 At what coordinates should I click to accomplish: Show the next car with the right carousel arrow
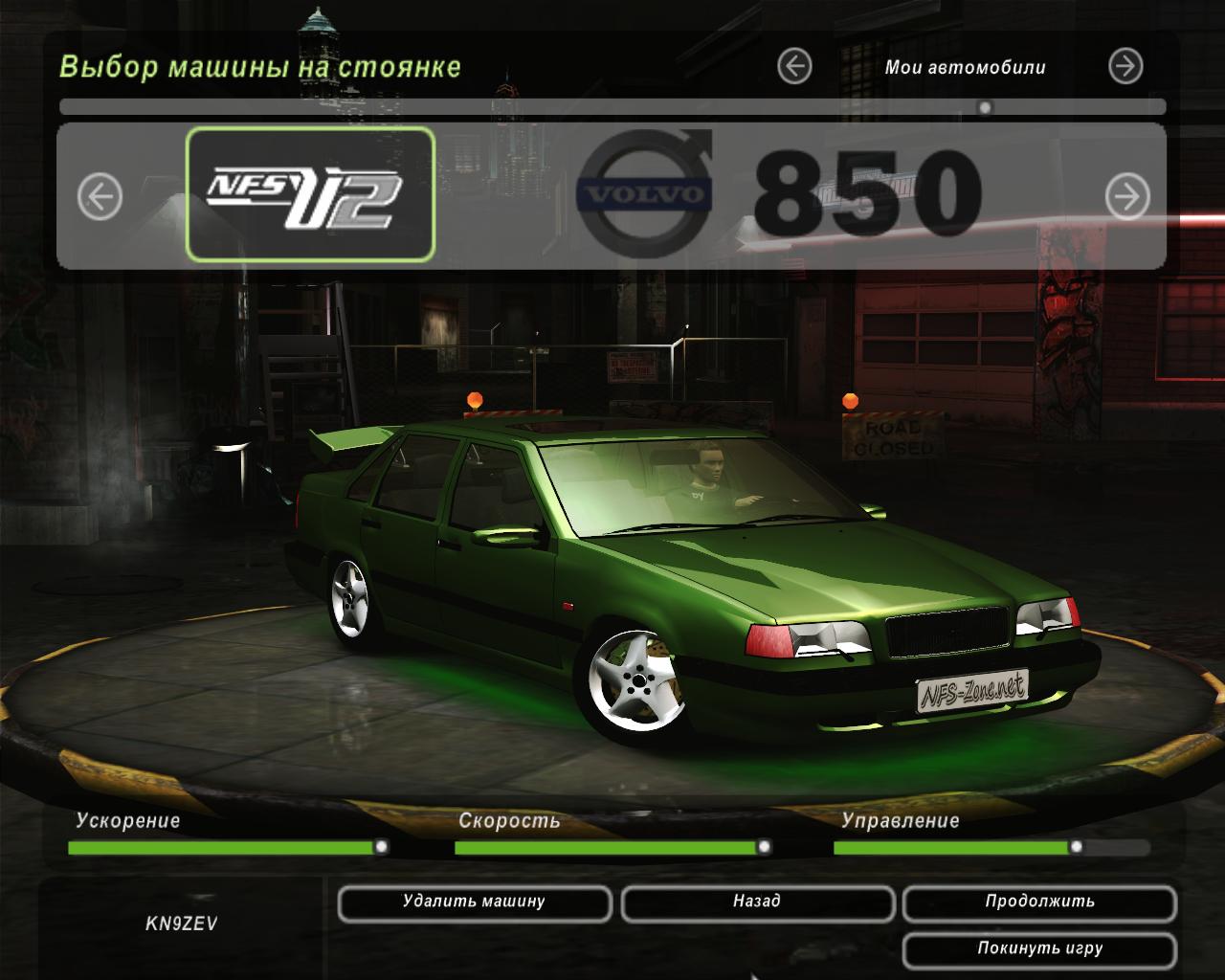pyautogui.click(x=1127, y=197)
